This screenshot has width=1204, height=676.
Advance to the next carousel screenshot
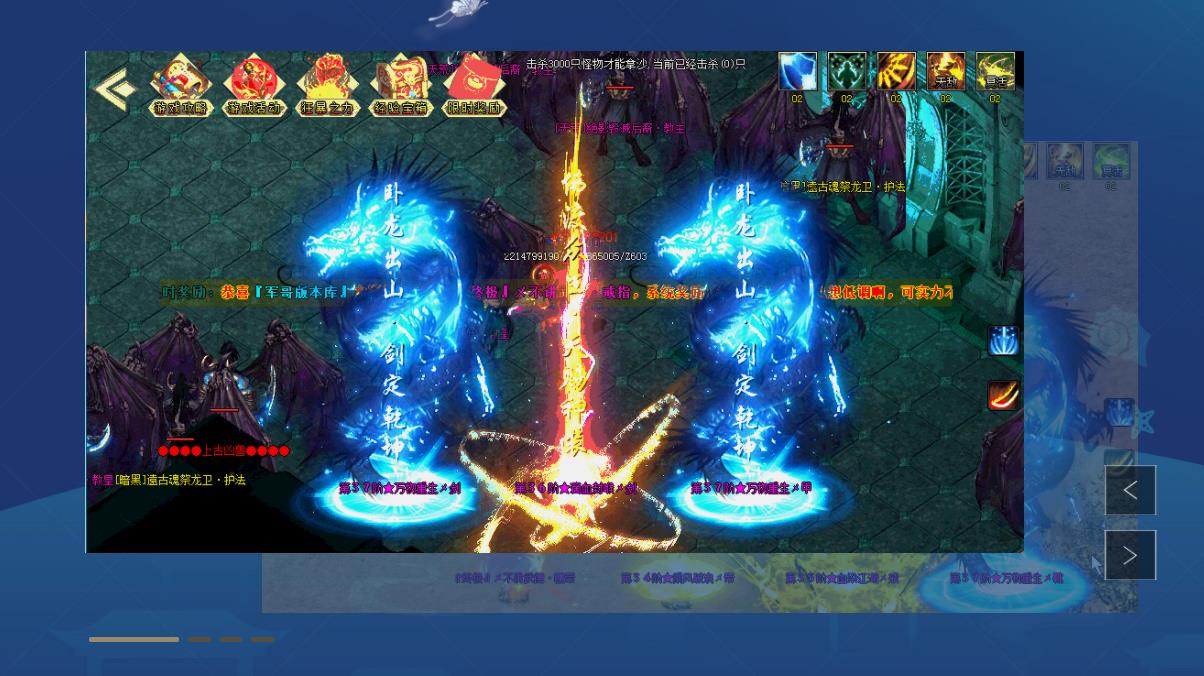pyautogui.click(x=1130, y=555)
